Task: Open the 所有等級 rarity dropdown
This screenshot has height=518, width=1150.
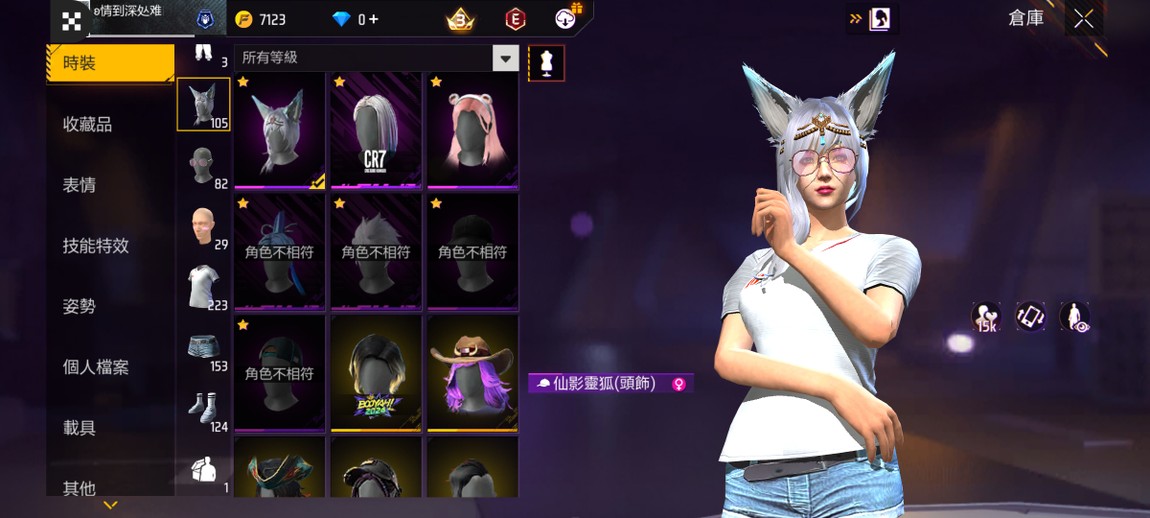Action: click(x=377, y=58)
